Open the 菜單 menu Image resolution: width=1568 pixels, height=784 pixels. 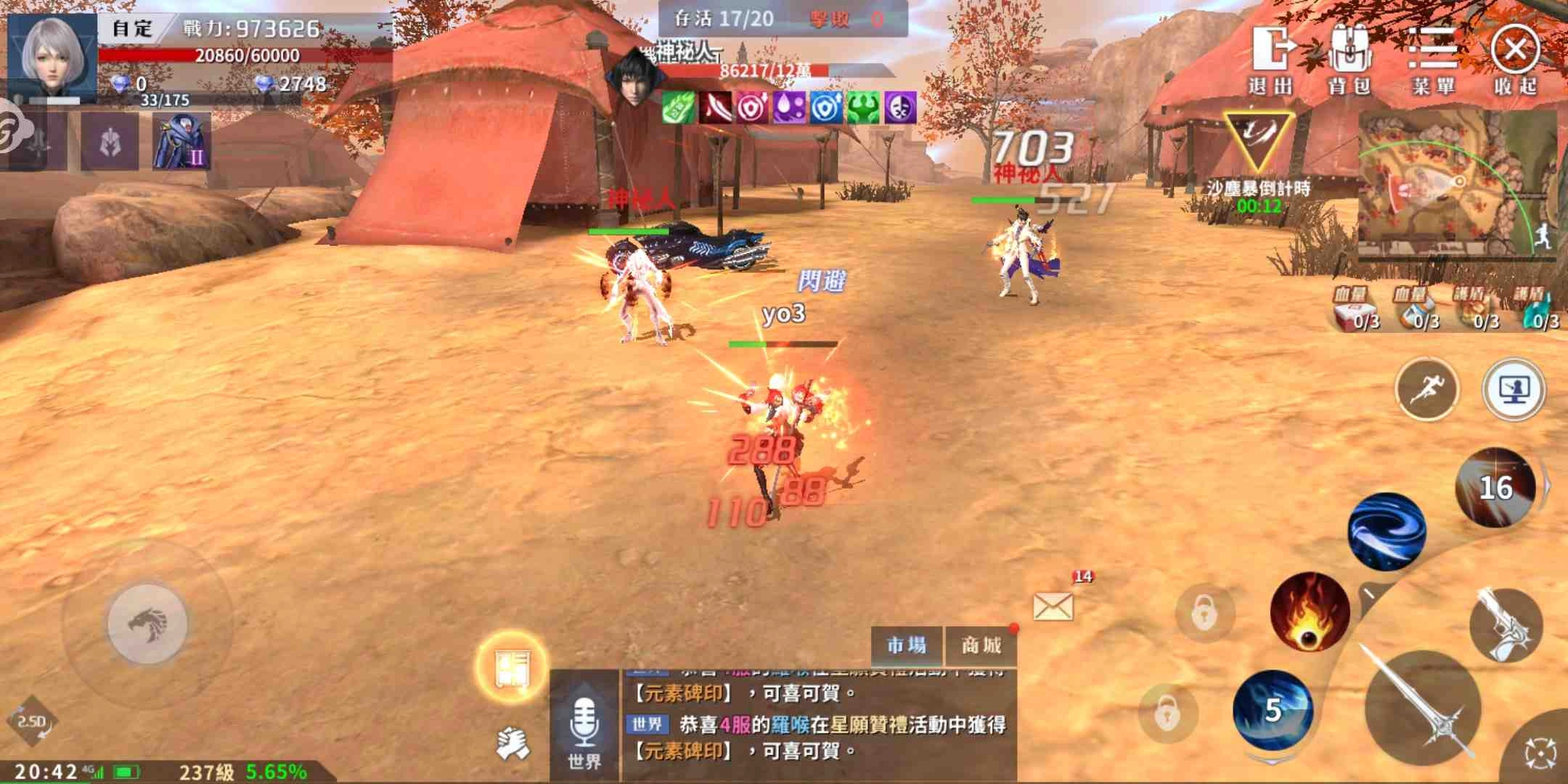tap(1433, 60)
